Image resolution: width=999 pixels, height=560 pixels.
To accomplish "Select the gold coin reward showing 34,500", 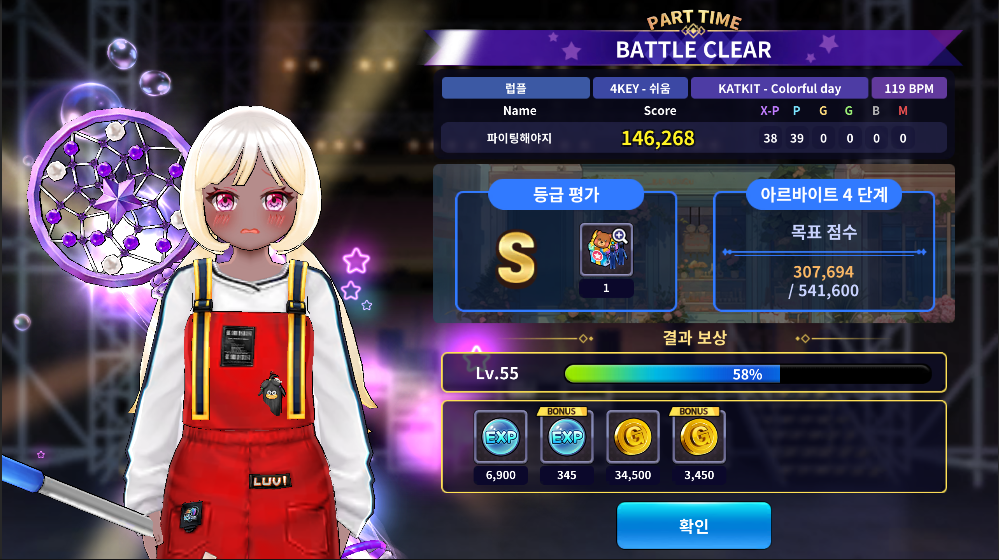I will point(633,437).
